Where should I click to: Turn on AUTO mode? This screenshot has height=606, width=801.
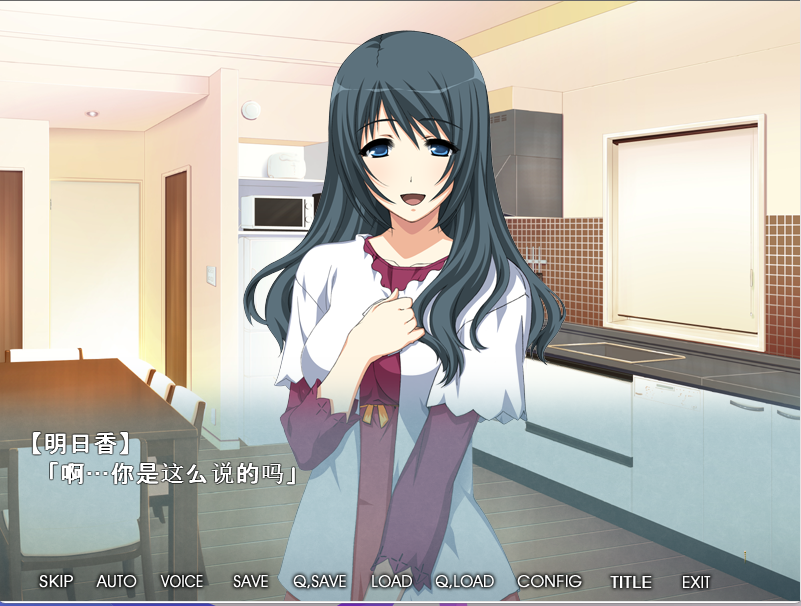tap(116, 581)
